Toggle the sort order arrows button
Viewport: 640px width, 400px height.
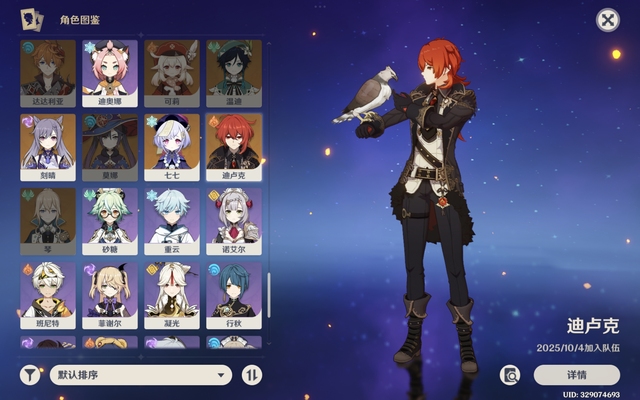(x=251, y=375)
